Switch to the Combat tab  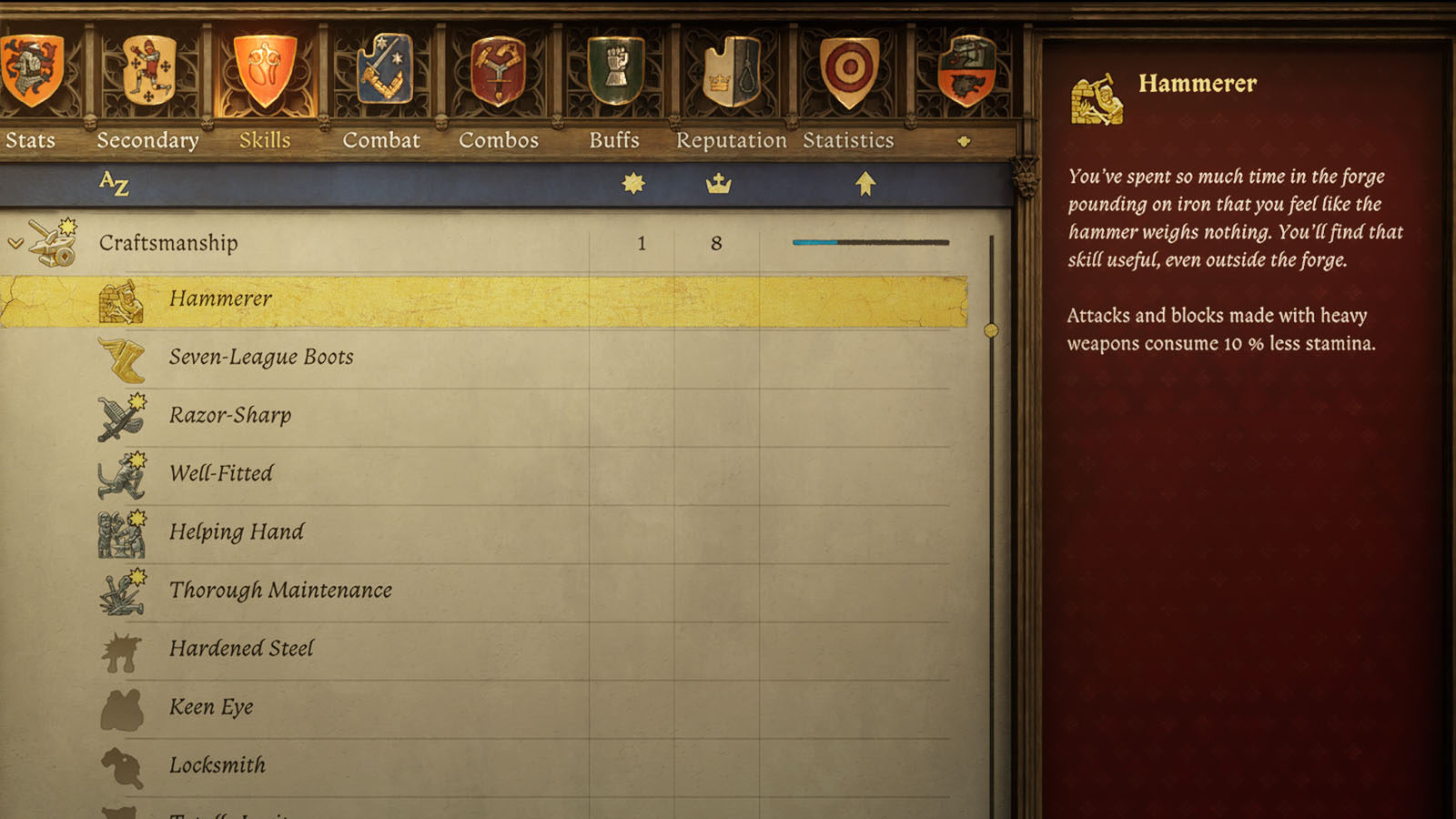381,140
